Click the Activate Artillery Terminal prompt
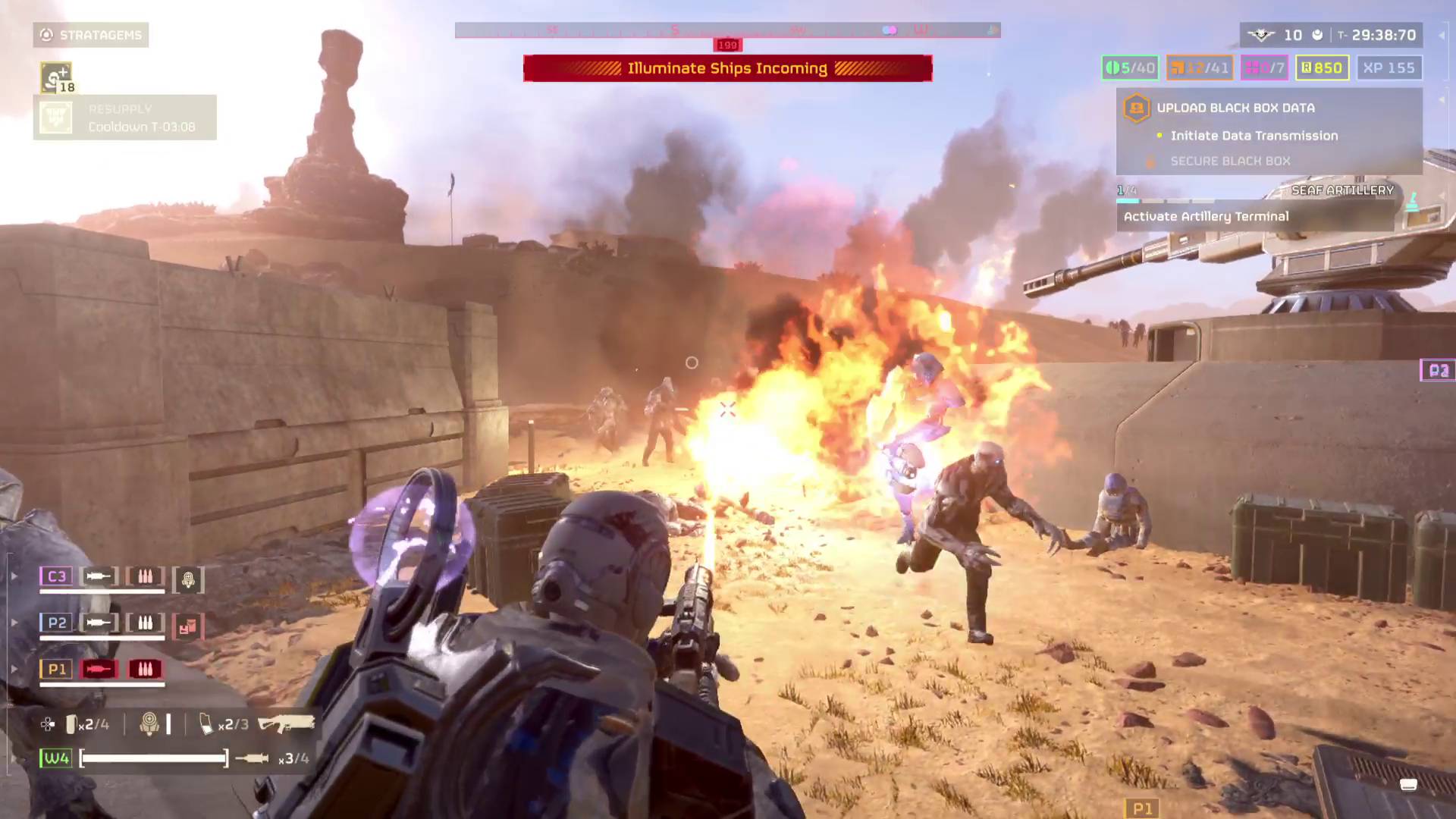This screenshot has width=1456, height=819. point(1206,216)
